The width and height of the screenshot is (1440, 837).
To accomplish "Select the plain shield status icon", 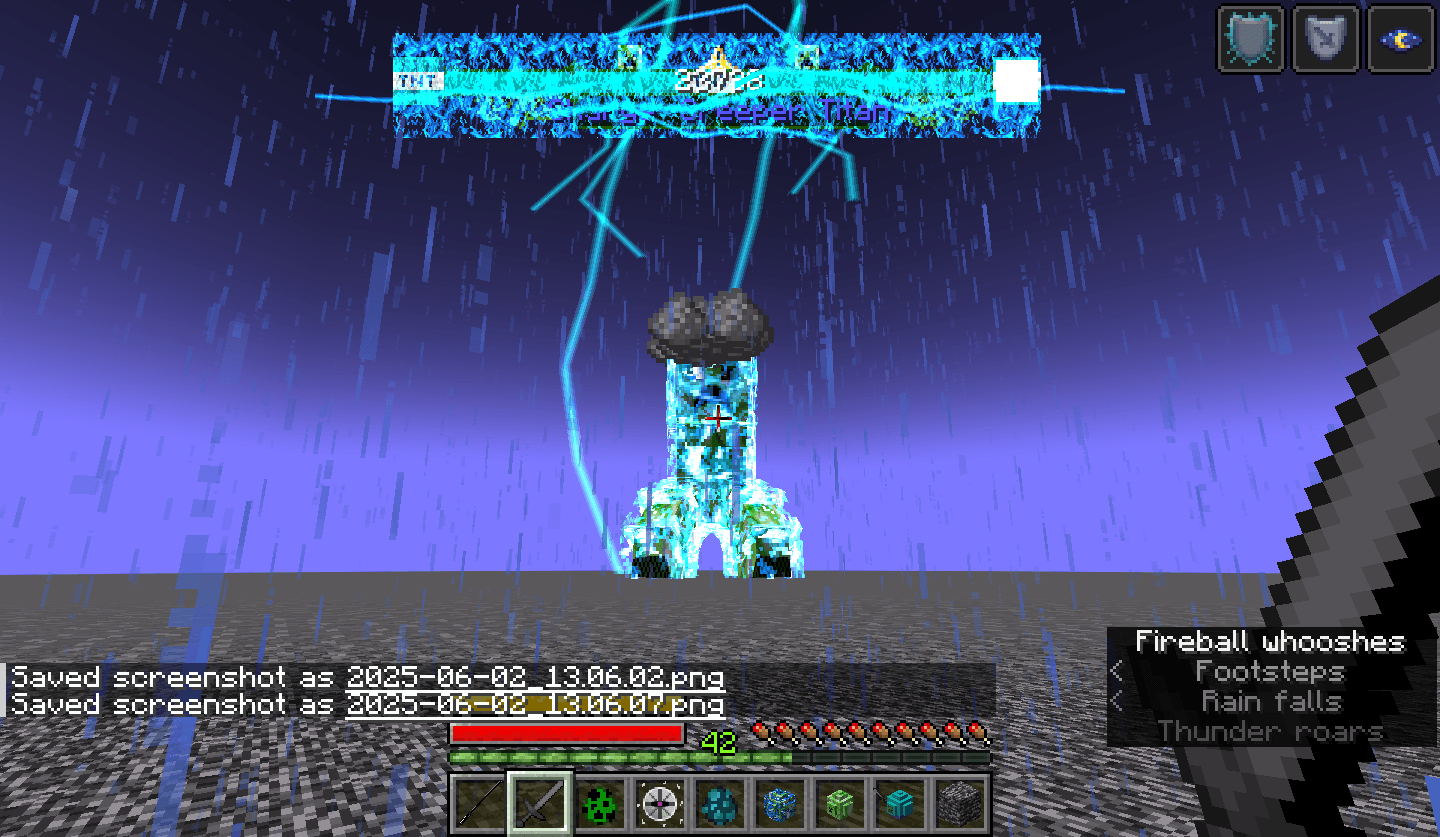I will pyautogui.click(x=1325, y=37).
